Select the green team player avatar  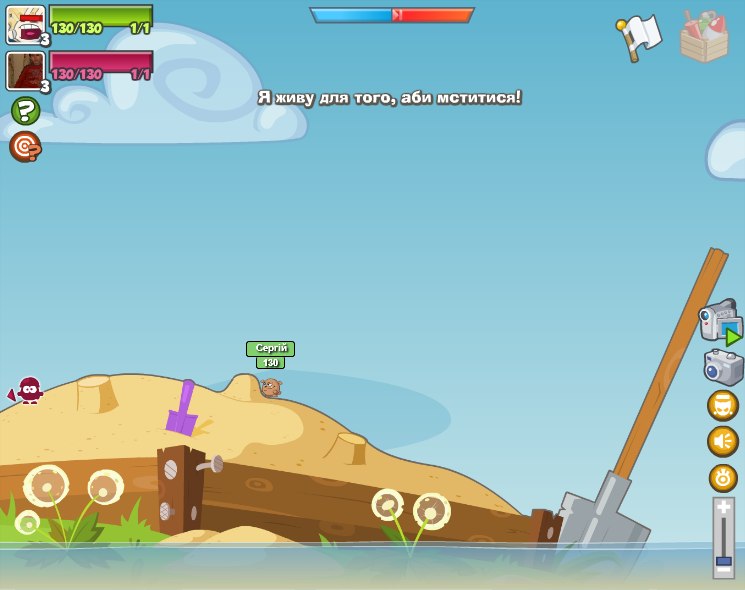pyautogui.click(x=25, y=24)
